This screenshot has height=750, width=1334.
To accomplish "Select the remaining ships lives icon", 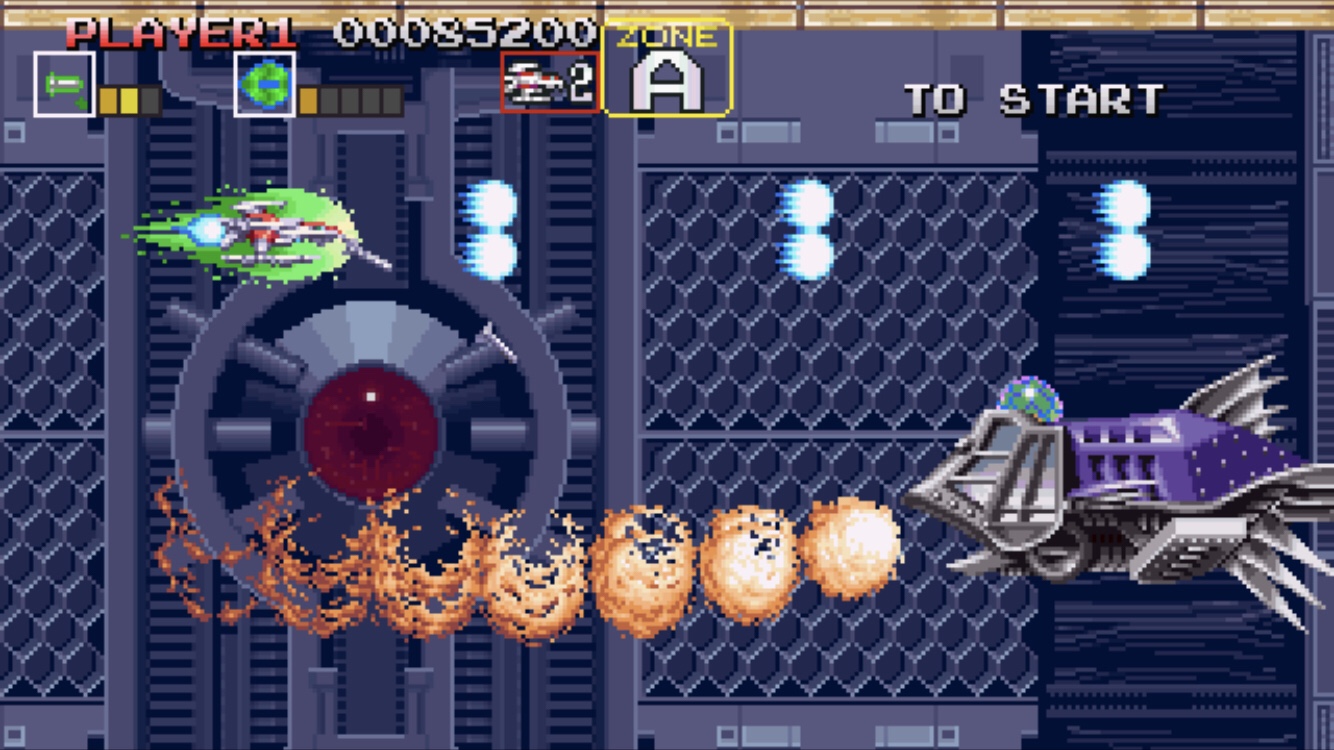I will pyautogui.click(x=549, y=83).
